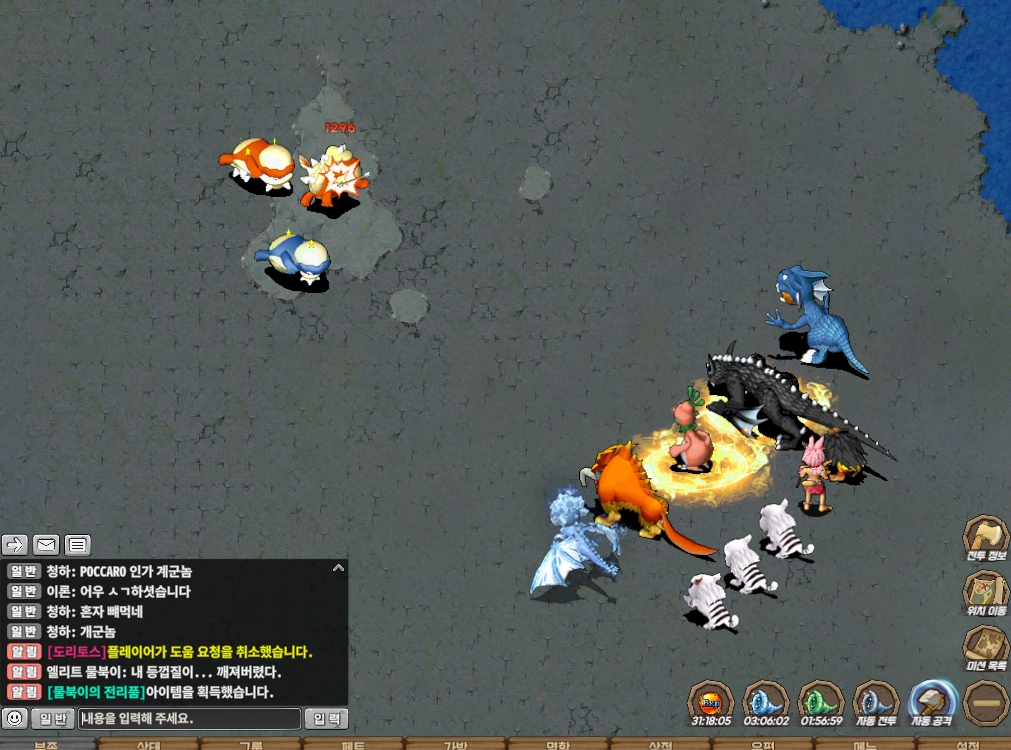Open the 상태 status tab in bottom bar
This screenshot has height=750, width=1011.
(149, 744)
